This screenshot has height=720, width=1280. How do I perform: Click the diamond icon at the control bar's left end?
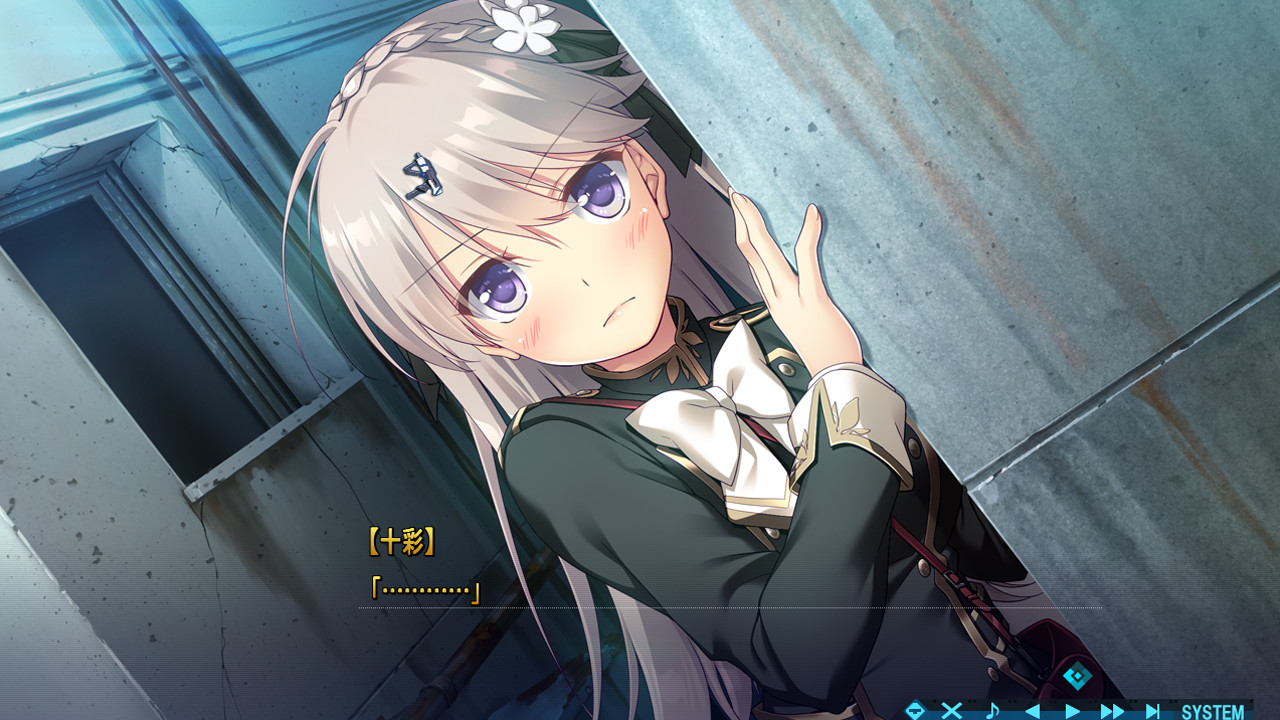(x=914, y=709)
